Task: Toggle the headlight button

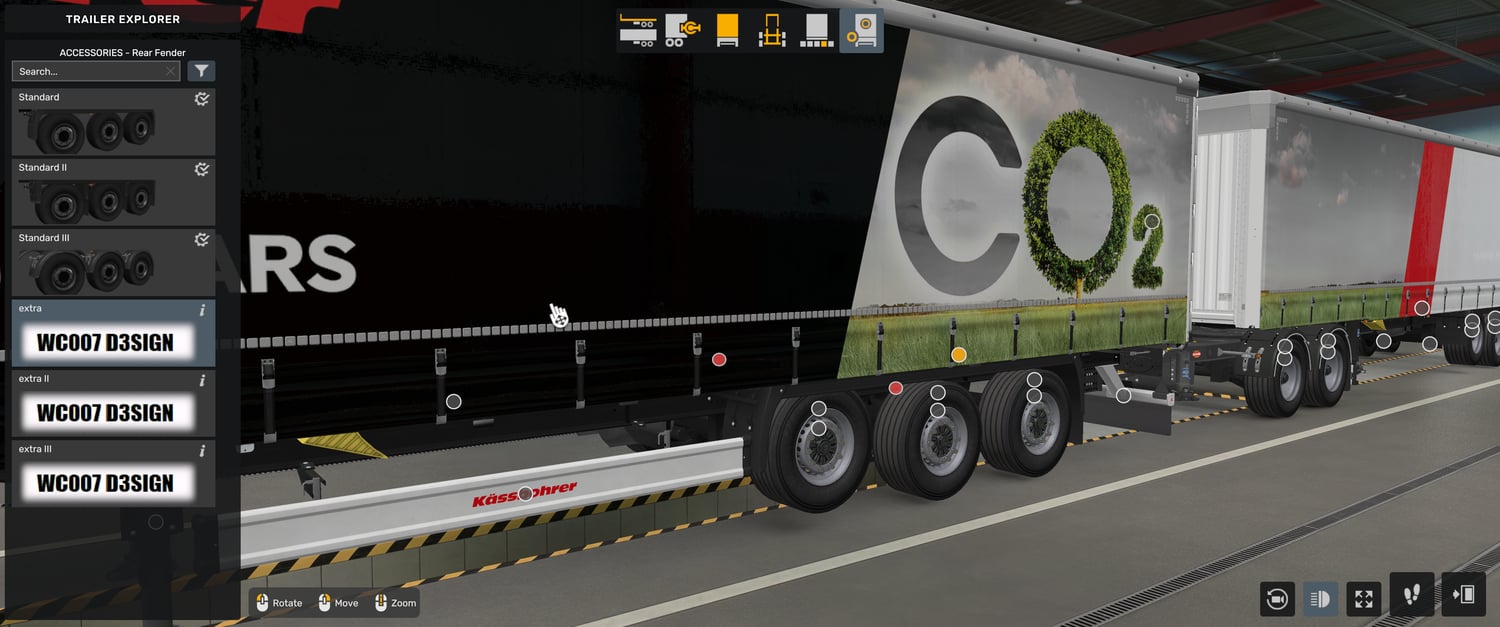Action: (x=1320, y=599)
